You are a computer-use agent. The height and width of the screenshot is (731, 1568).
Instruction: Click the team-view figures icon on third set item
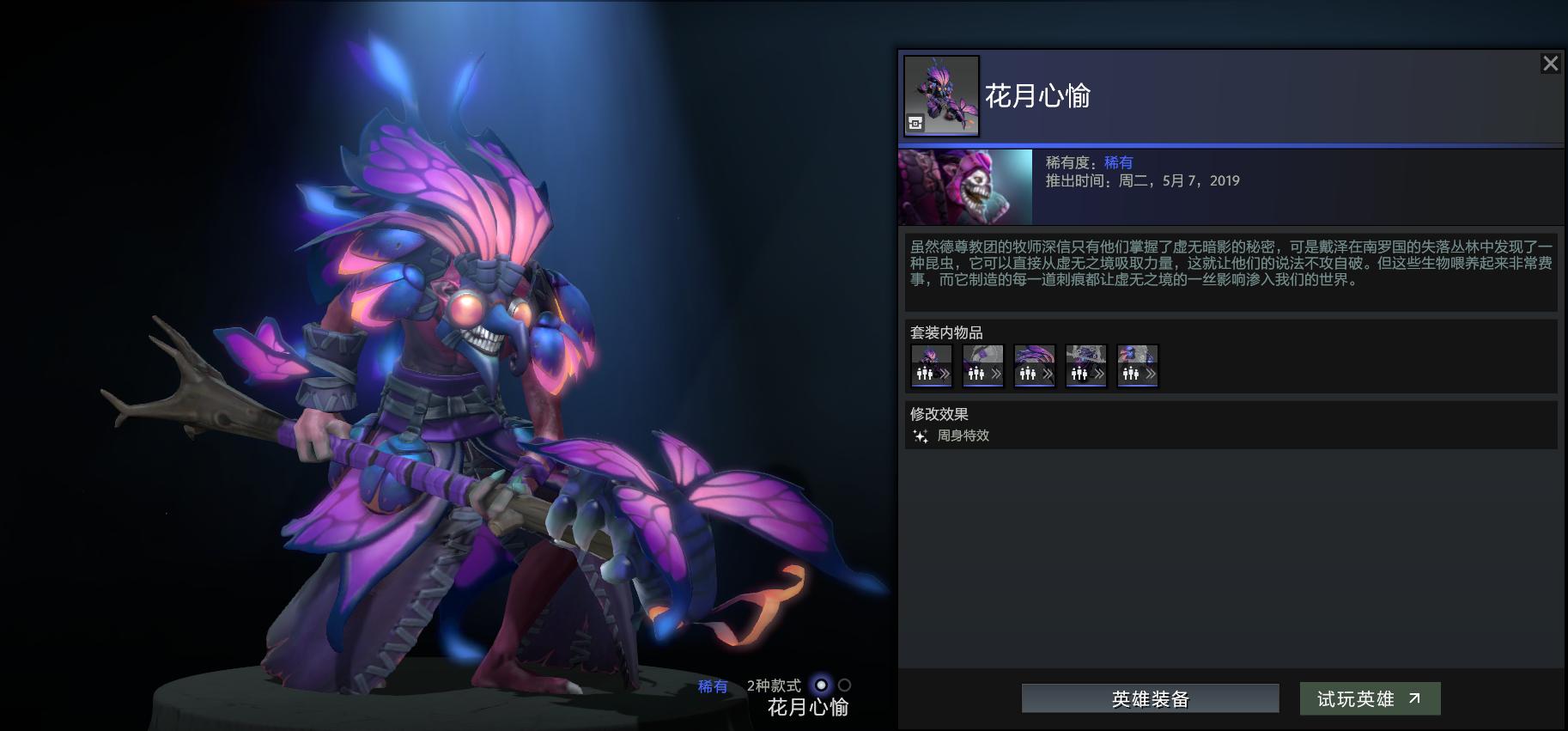click(1028, 373)
